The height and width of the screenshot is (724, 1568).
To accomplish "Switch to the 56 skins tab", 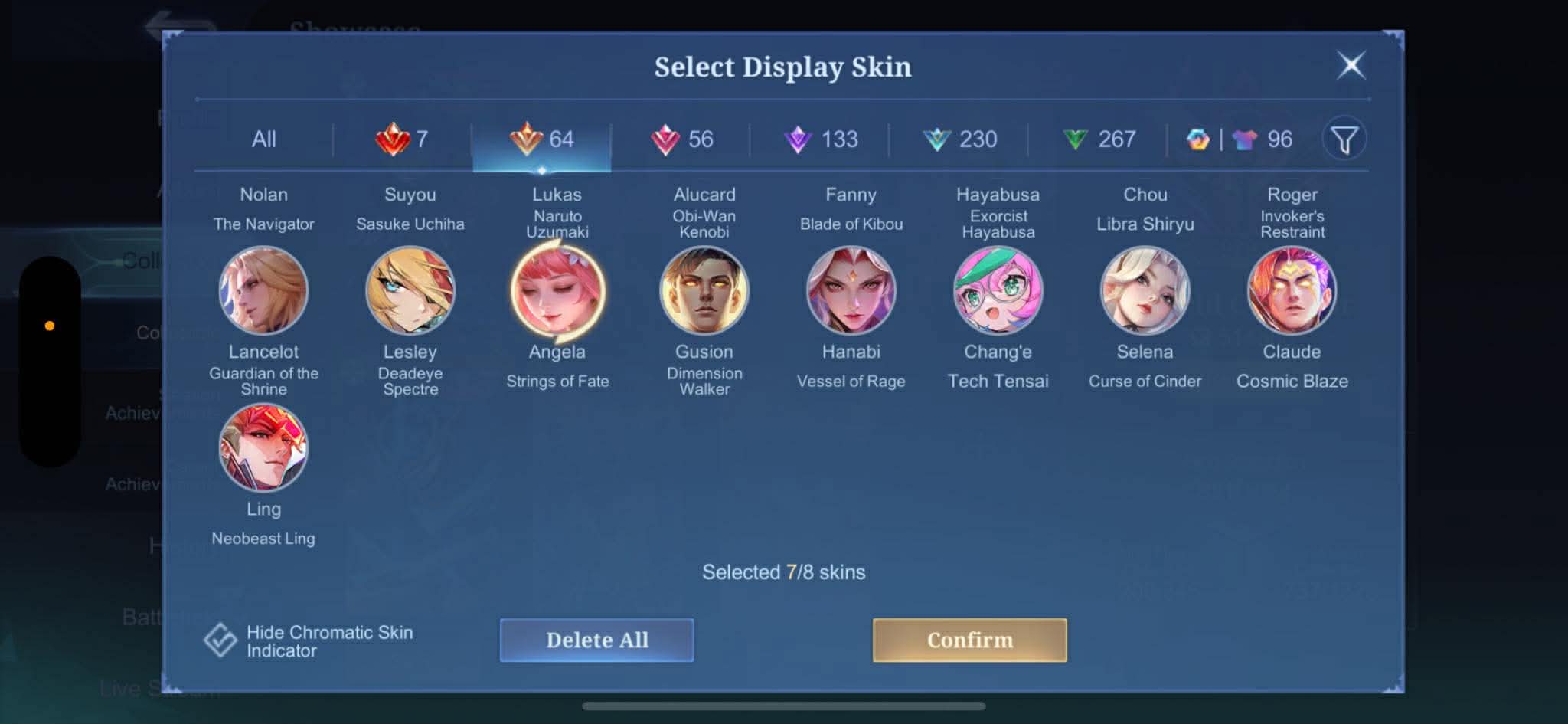I will [681, 139].
